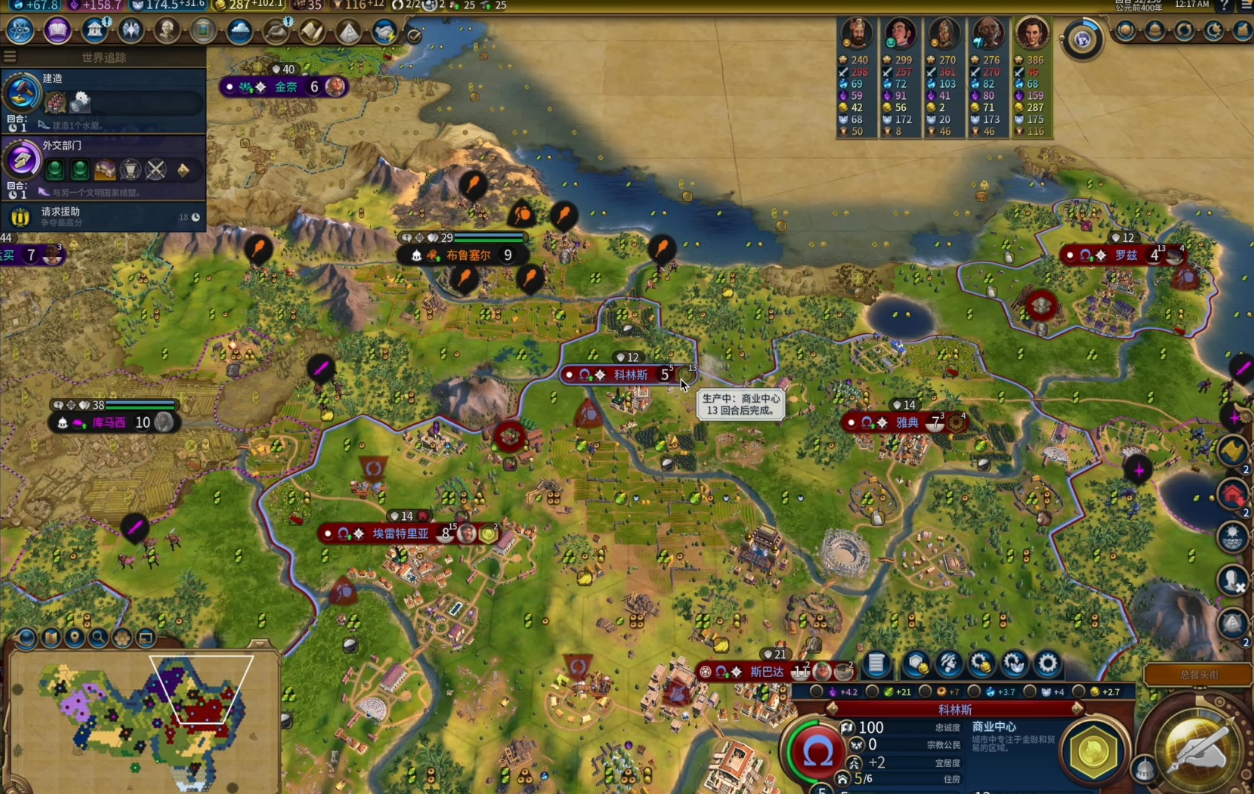Open the era progress dial button
The height and width of the screenshot is (794, 1254).
coord(1081,39)
